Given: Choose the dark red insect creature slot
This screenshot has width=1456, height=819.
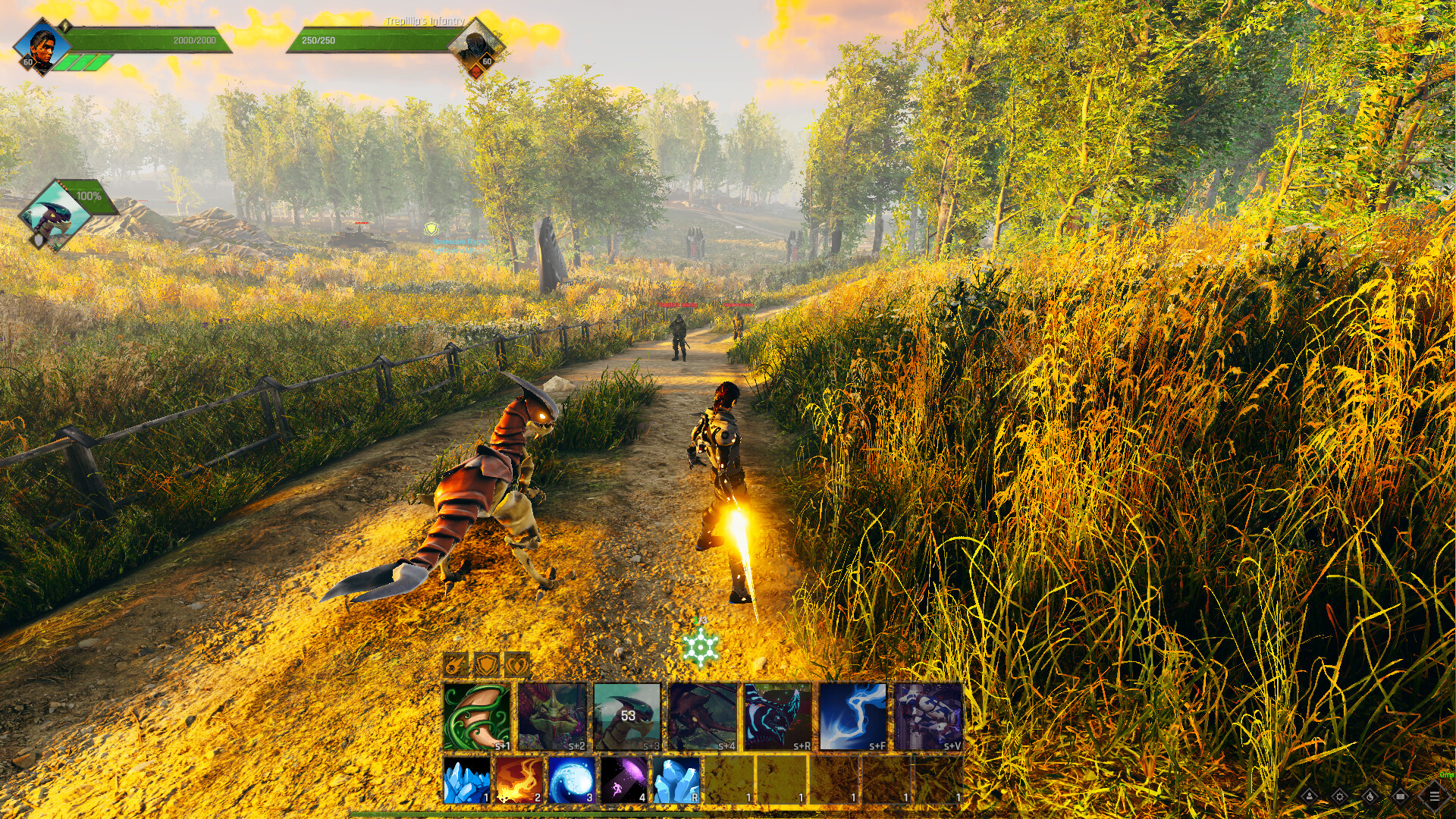Looking at the screenshot, I should click(702, 717).
